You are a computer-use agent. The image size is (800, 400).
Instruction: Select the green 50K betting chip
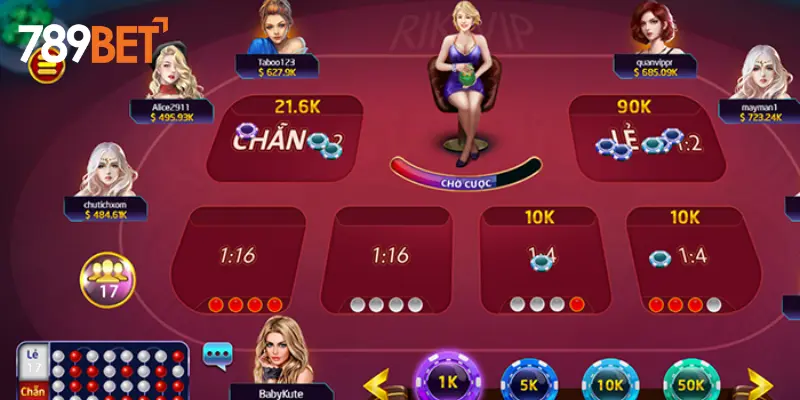[690, 382]
